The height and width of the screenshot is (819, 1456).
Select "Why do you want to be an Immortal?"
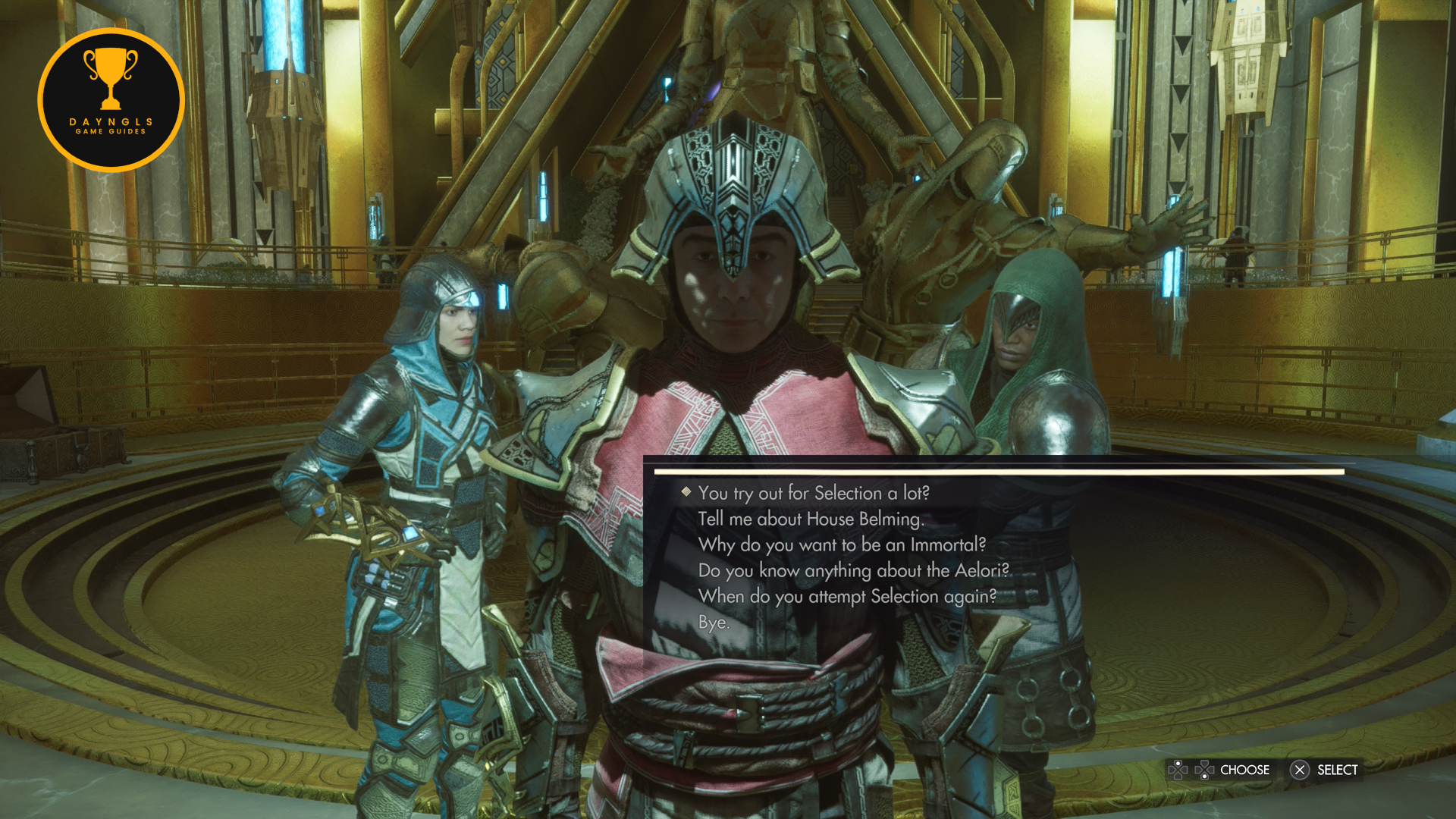pyautogui.click(x=842, y=544)
